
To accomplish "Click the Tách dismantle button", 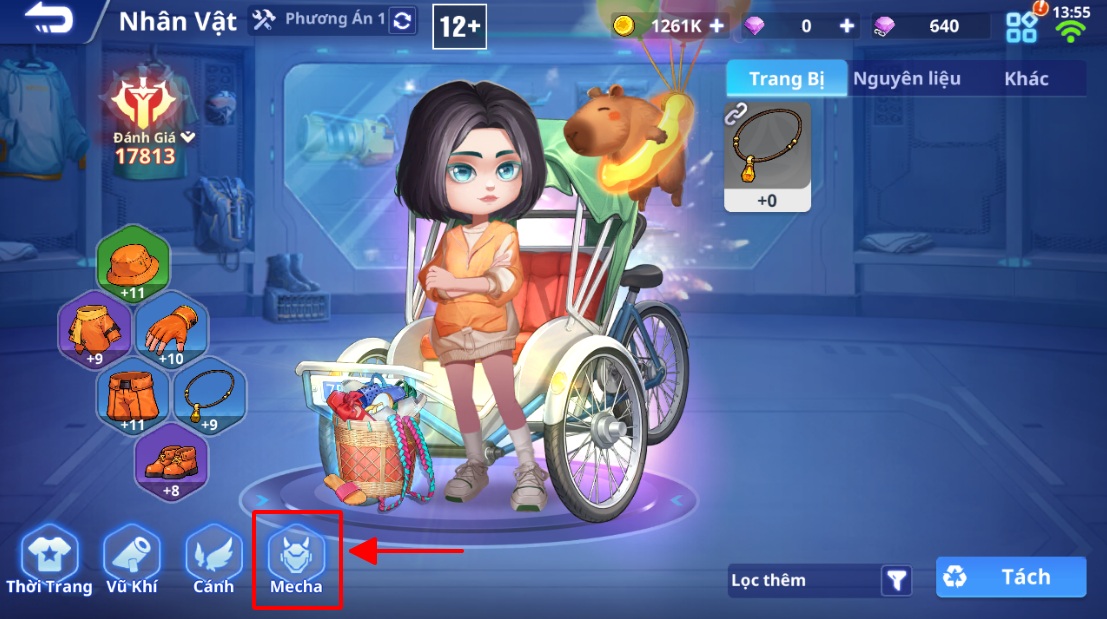I will pyautogui.click(x=1011, y=577).
